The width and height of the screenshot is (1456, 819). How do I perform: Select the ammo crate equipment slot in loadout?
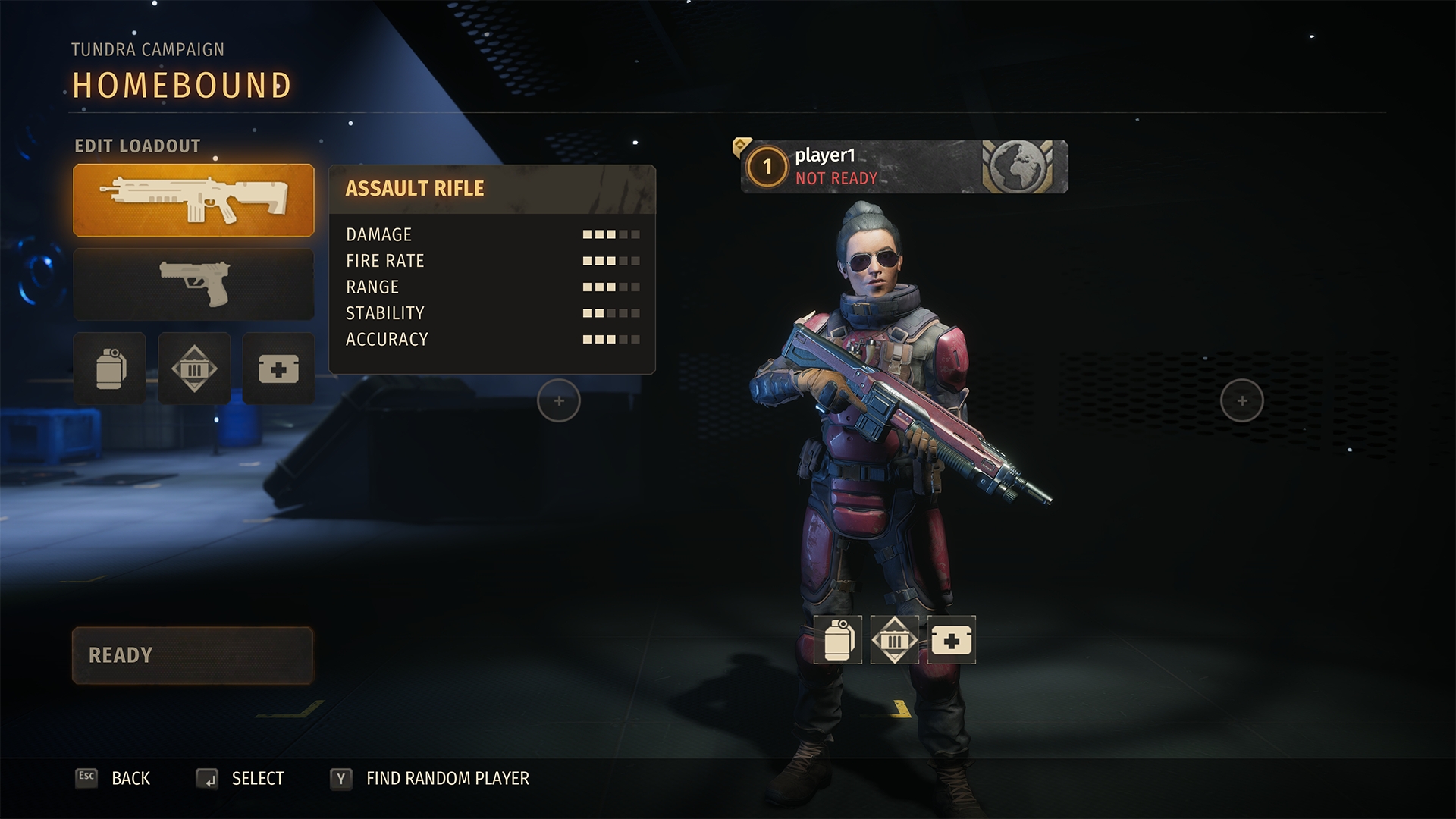click(x=194, y=369)
